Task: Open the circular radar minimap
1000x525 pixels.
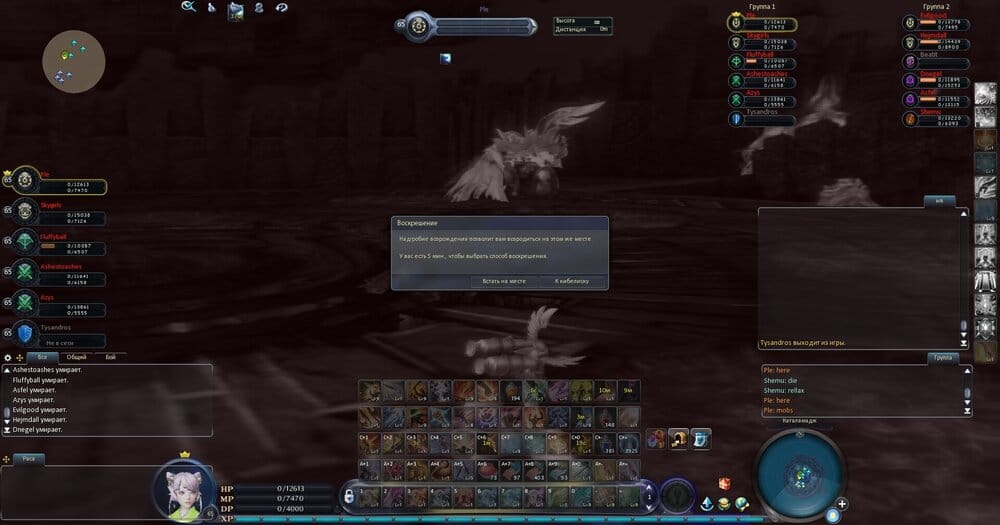Action: click(x=796, y=472)
